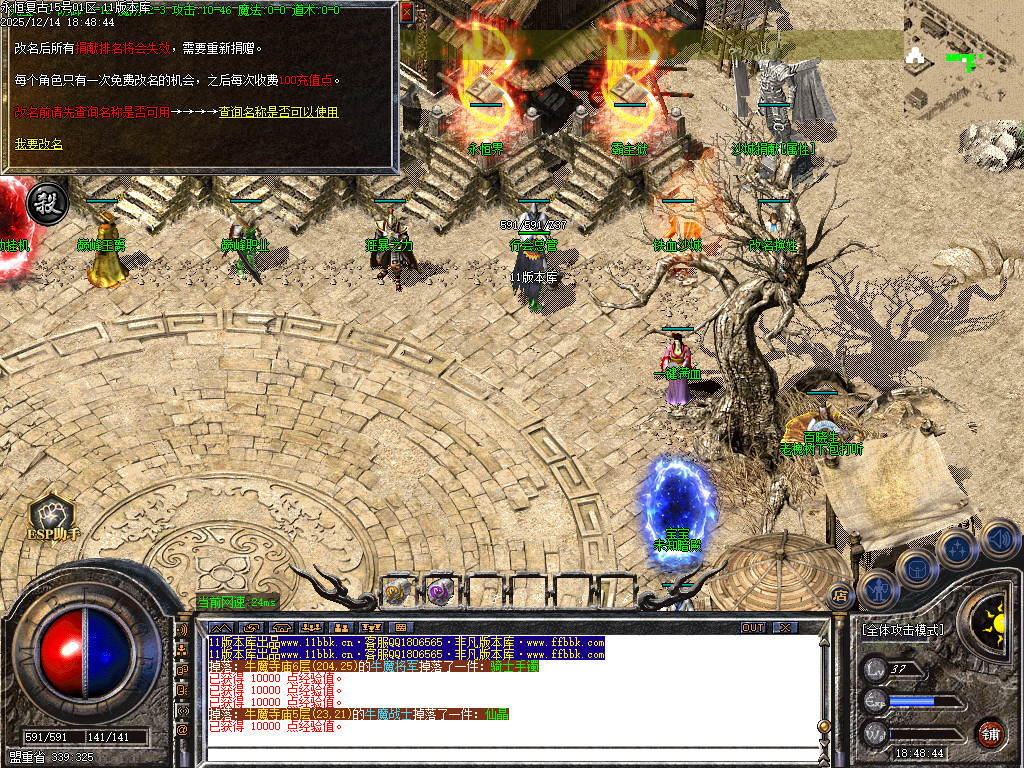This screenshot has height=768, width=1024.
Task: Open the bag round button
Action: [917, 568]
